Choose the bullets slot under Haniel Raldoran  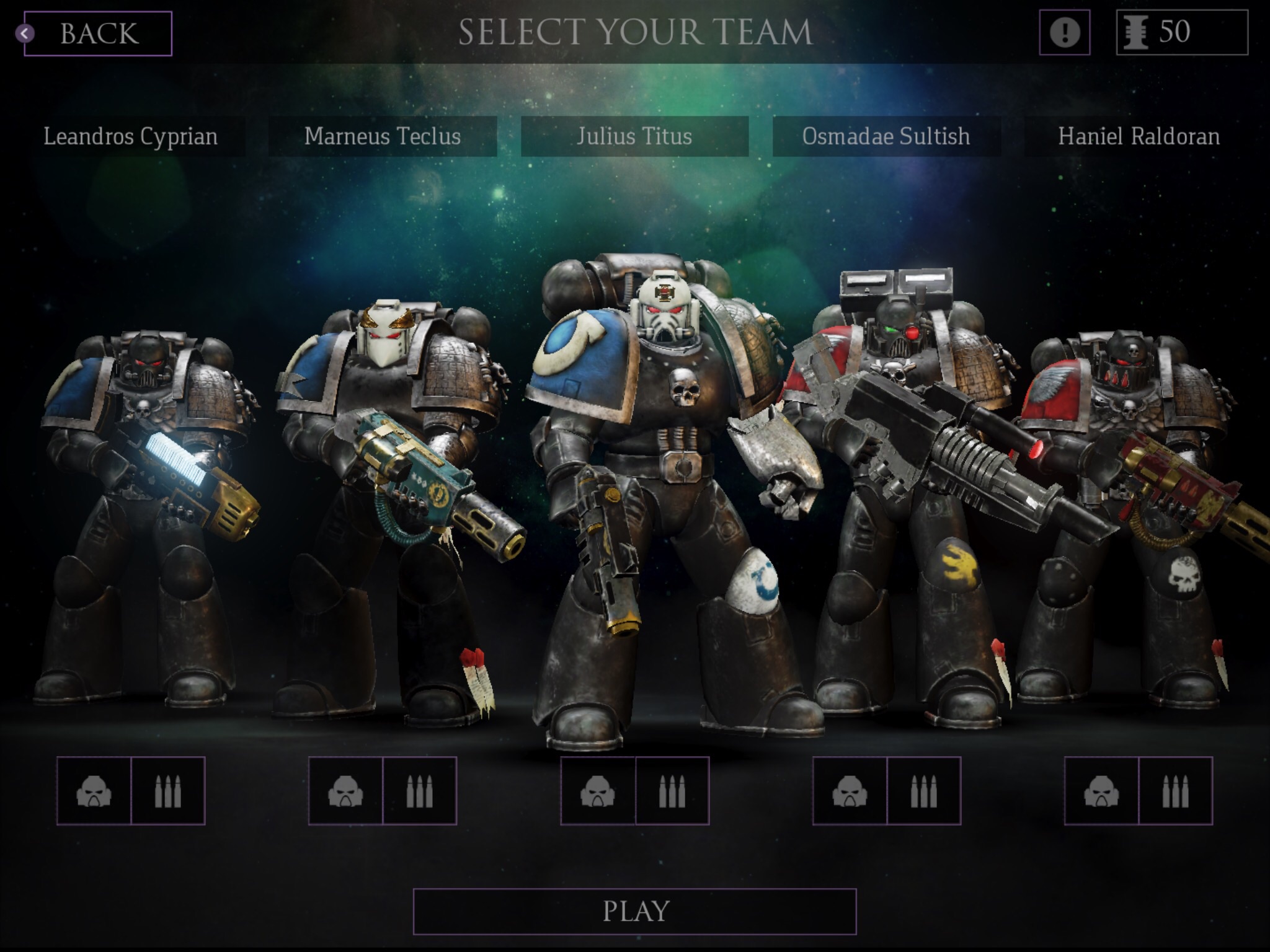coord(1175,791)
